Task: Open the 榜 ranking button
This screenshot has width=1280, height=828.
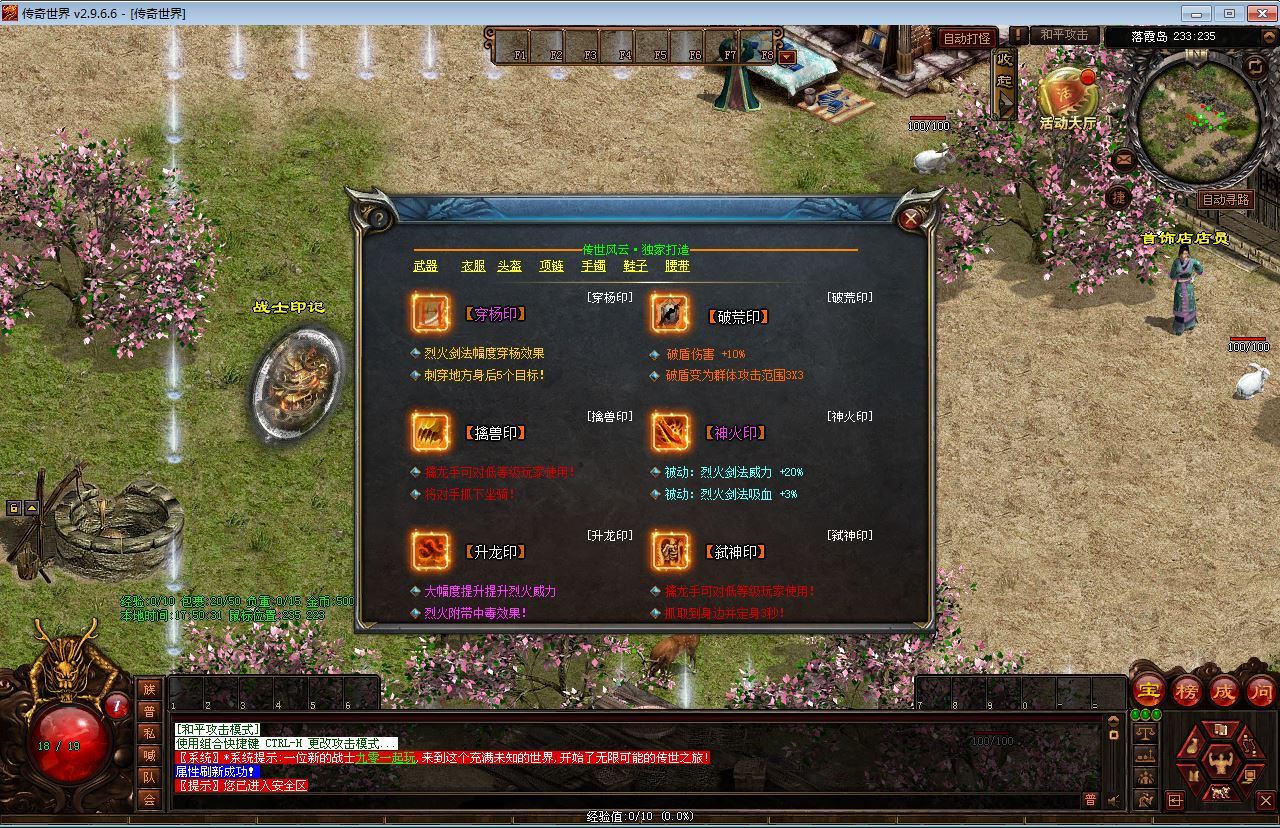Action: (1186, 691)
